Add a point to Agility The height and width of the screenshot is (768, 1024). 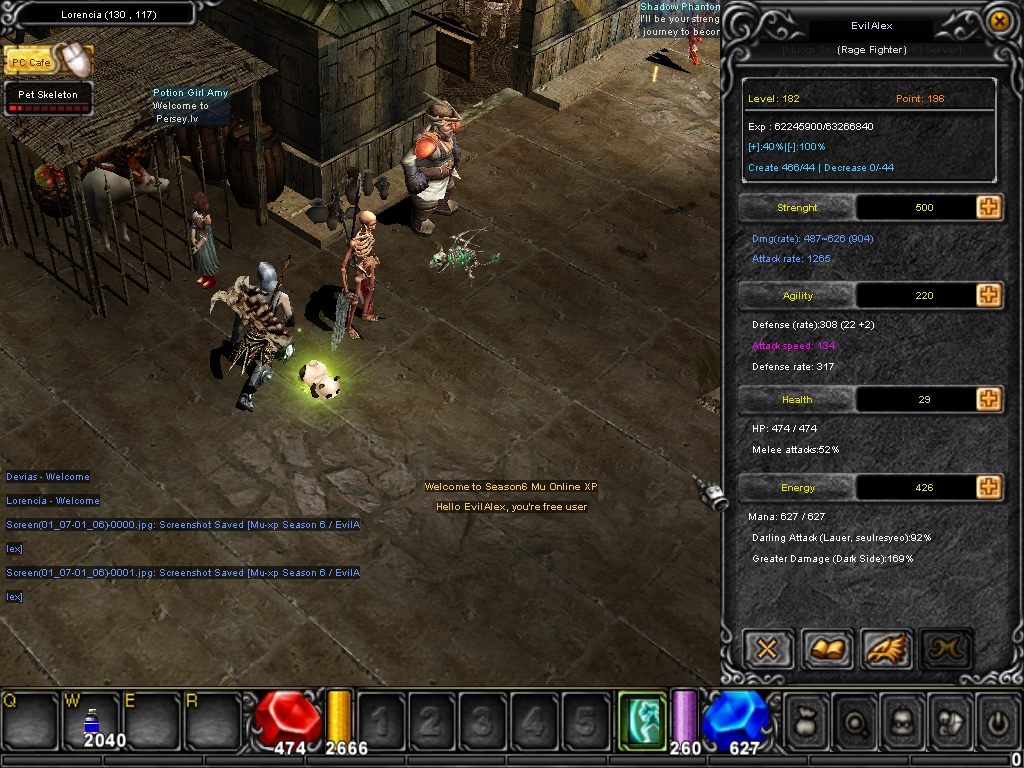tap(989, 295)
